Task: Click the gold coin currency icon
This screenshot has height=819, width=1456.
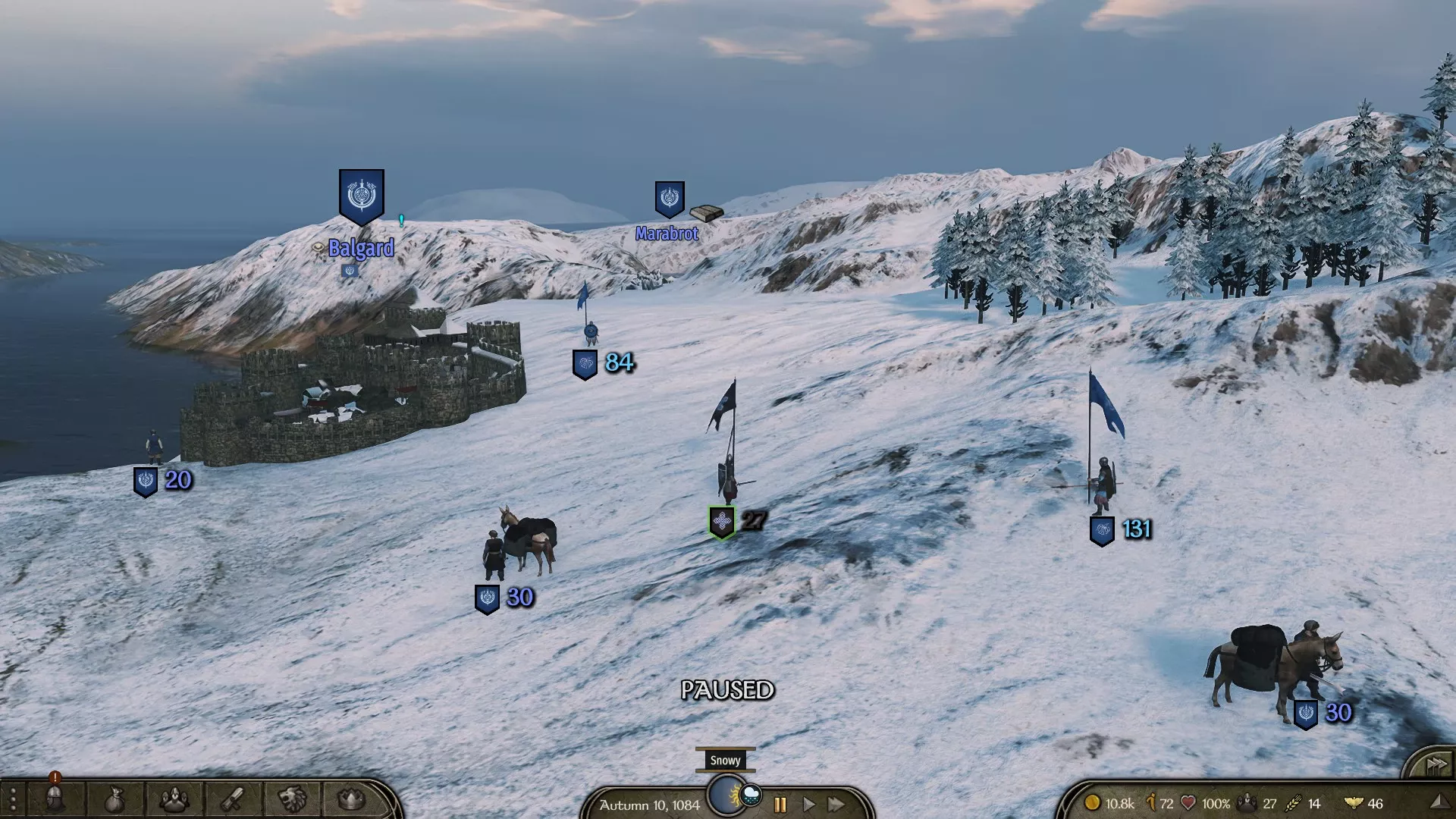Action: point(1094,802)
